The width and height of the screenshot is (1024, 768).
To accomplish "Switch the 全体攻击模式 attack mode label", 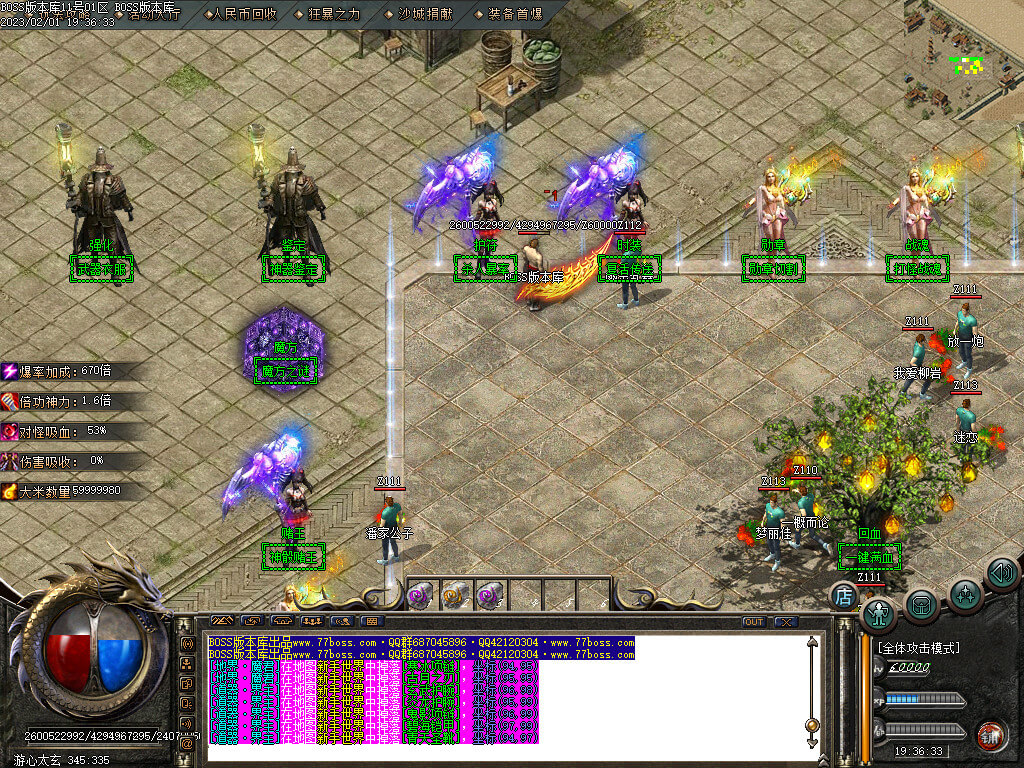I will click(x=918, y=648).
